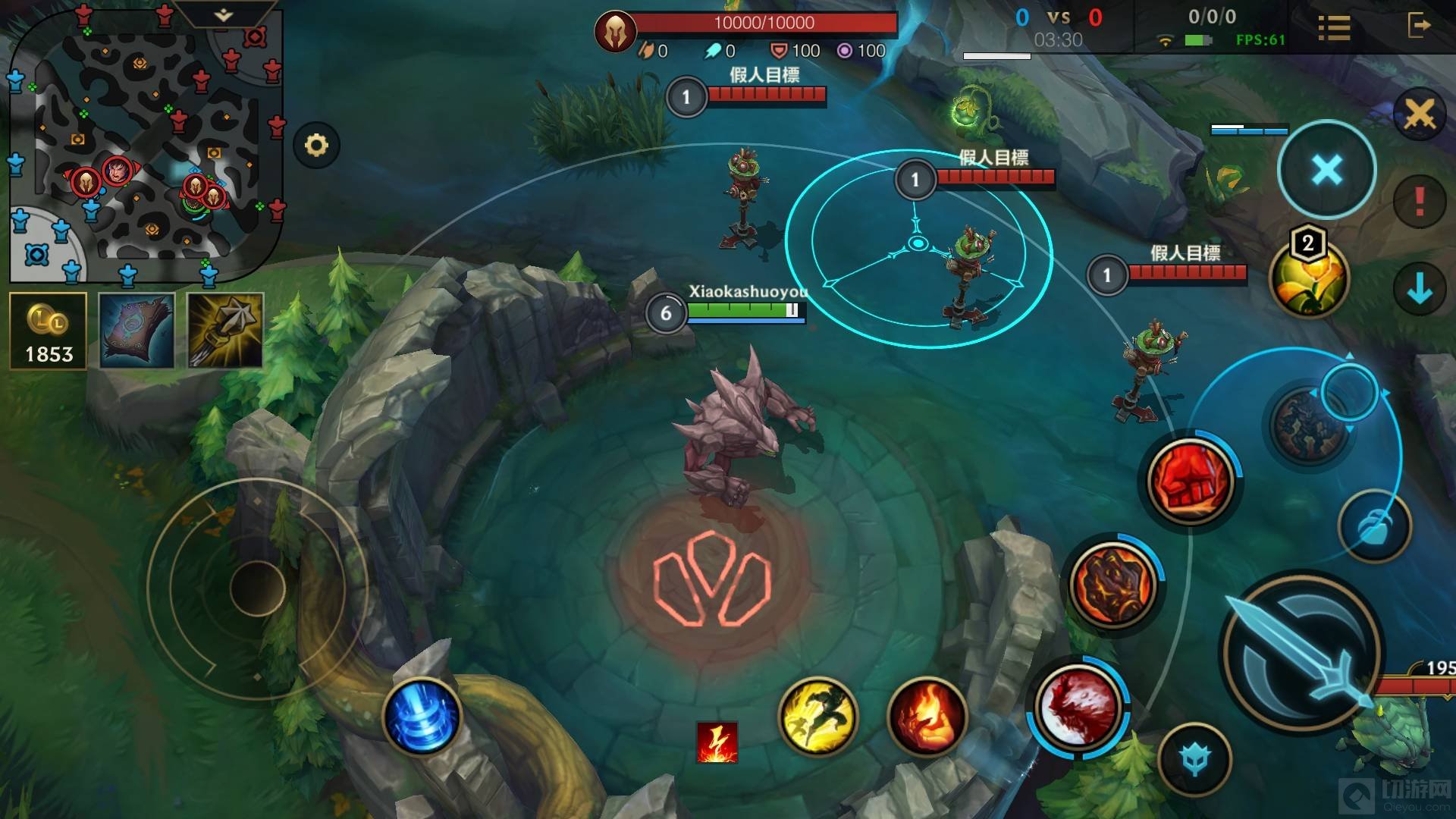Buy the recommended spiked mace item

click(x=224, y=331)
